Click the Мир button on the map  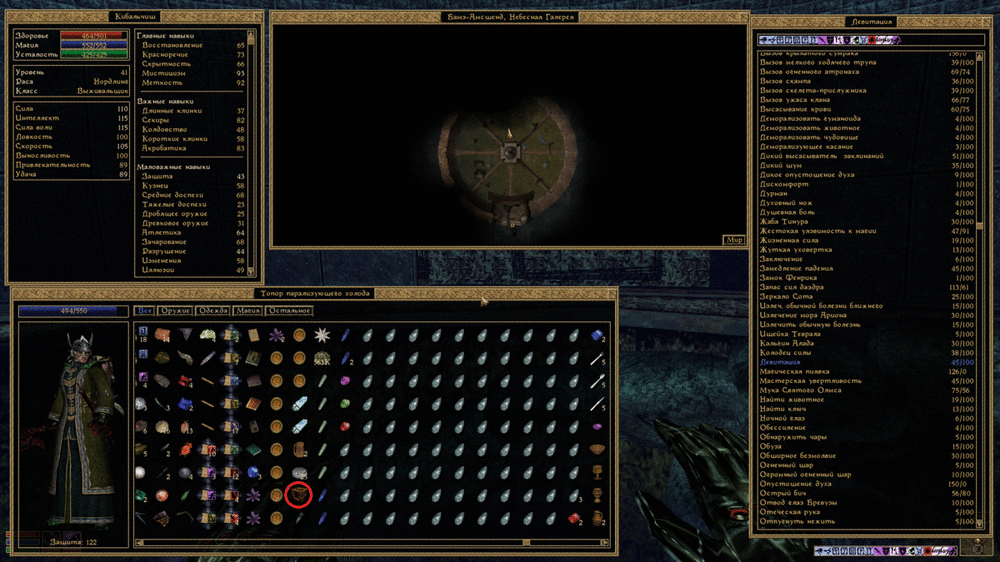point(734,240)
